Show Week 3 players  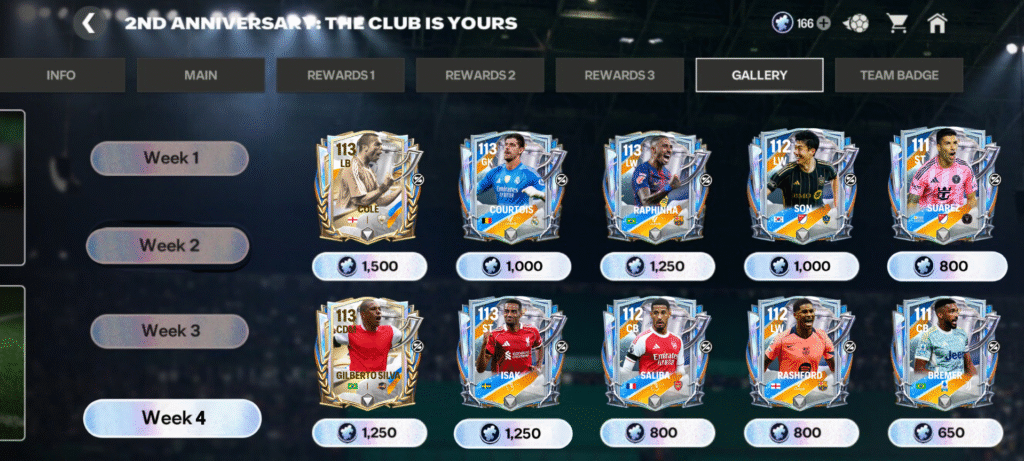pos(170,331)
